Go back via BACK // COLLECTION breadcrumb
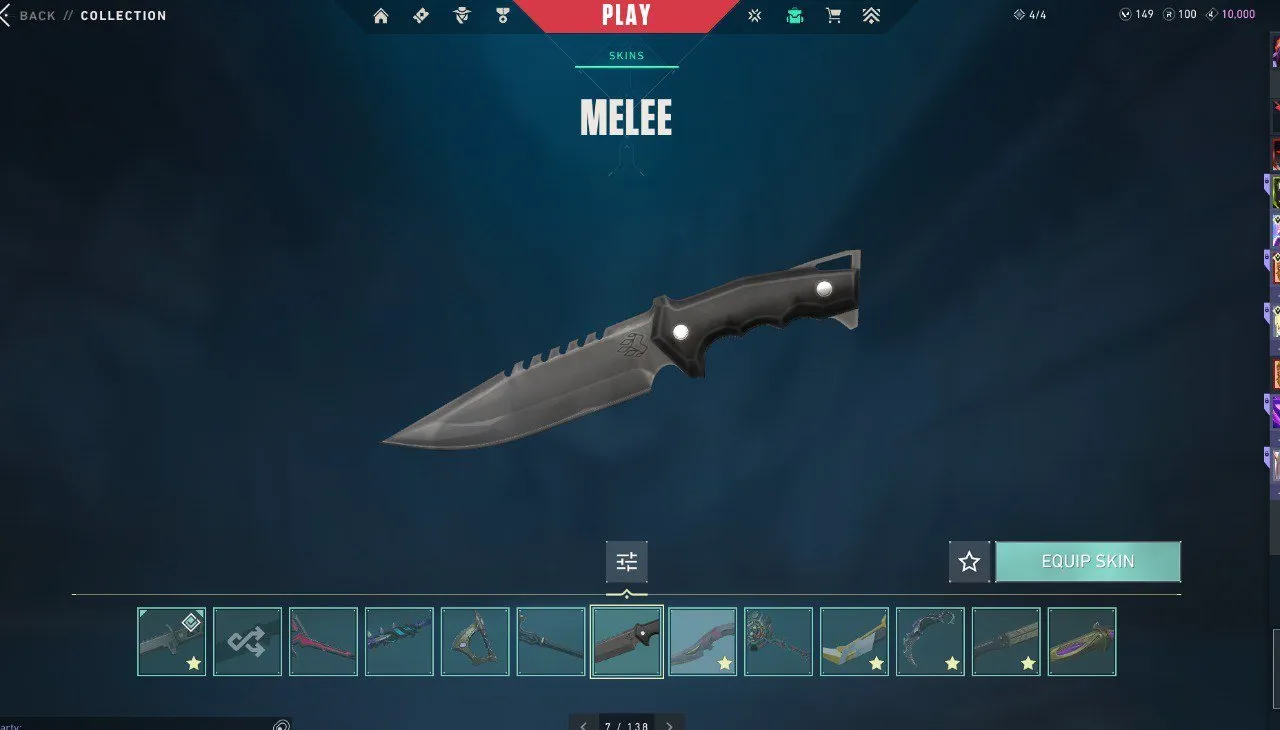The image size is (1280, 730). [85, 15]
